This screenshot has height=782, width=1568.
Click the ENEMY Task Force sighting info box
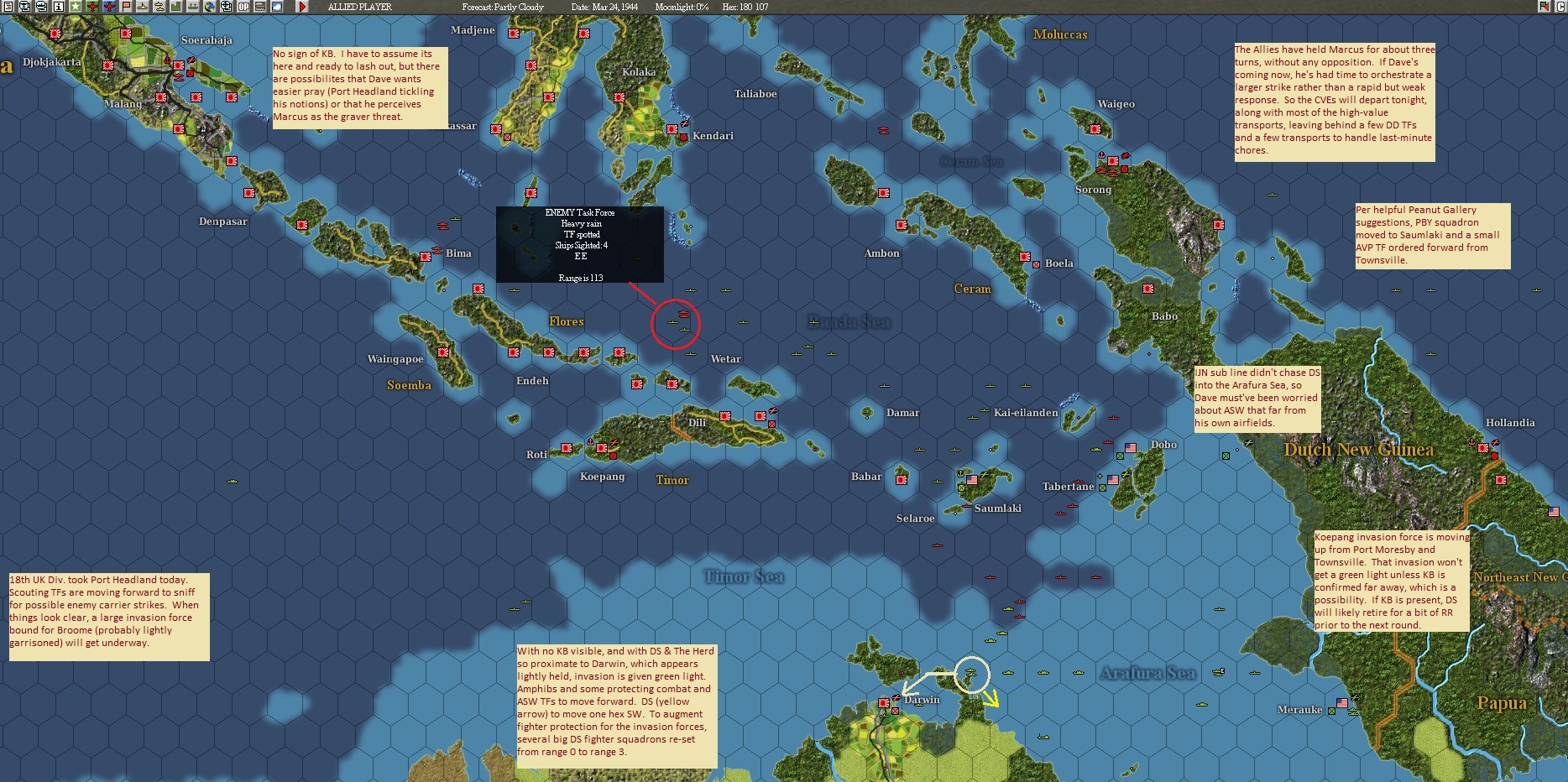[580, 245]
